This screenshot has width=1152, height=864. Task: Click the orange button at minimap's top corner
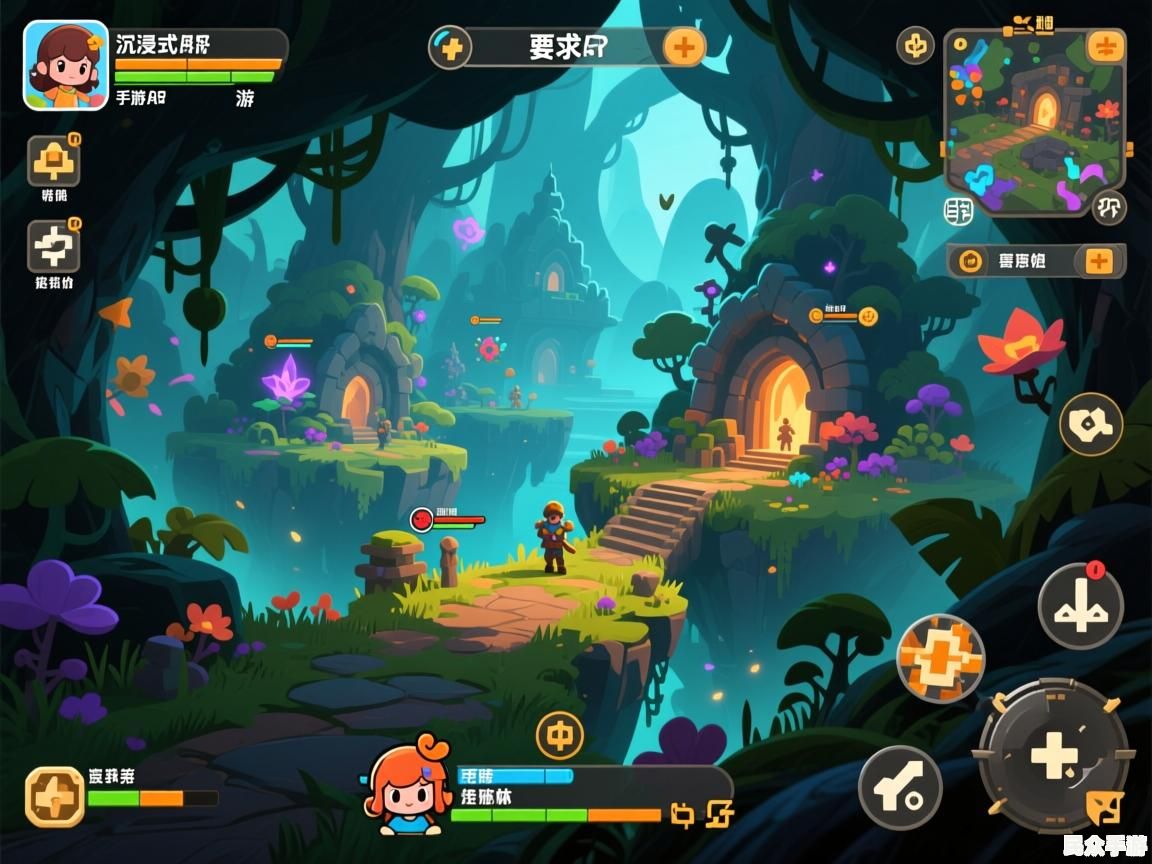[1105, 47]
